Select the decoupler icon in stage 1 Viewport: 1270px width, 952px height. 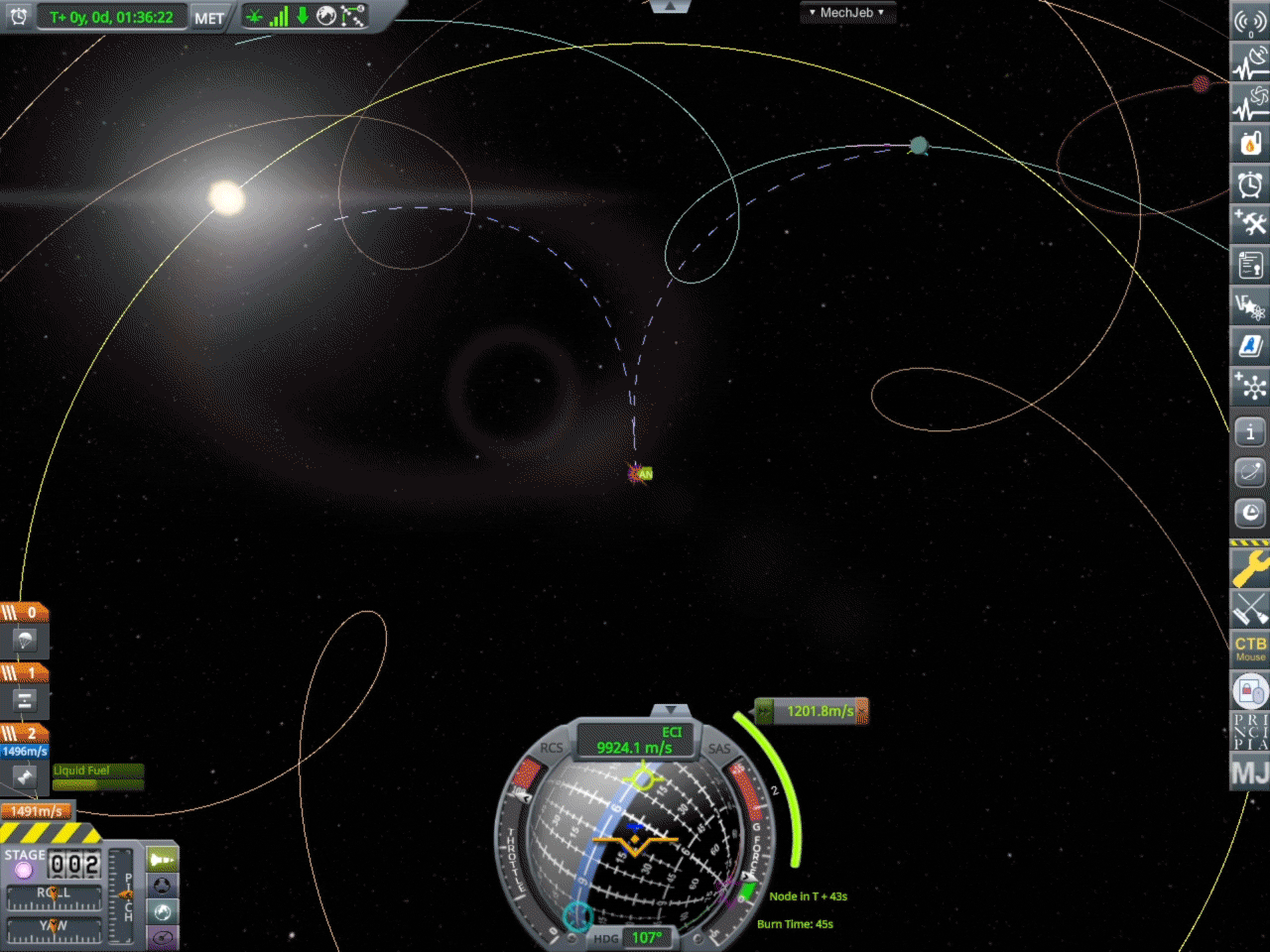25,700
